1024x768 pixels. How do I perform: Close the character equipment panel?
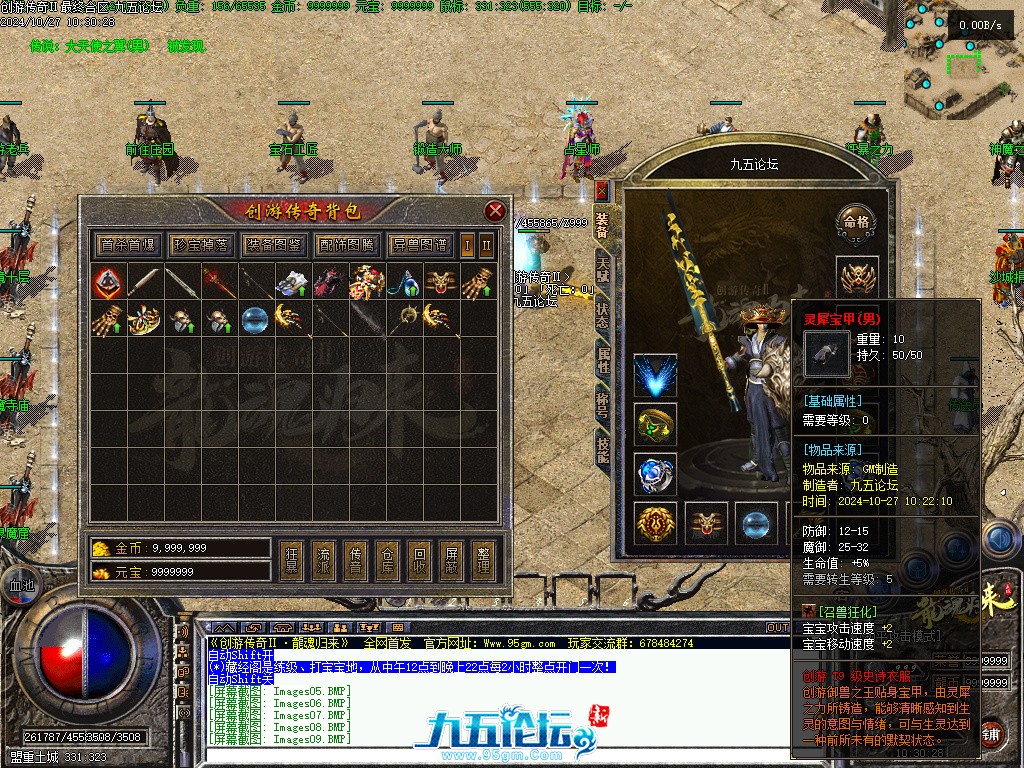[x=601, y=190]
